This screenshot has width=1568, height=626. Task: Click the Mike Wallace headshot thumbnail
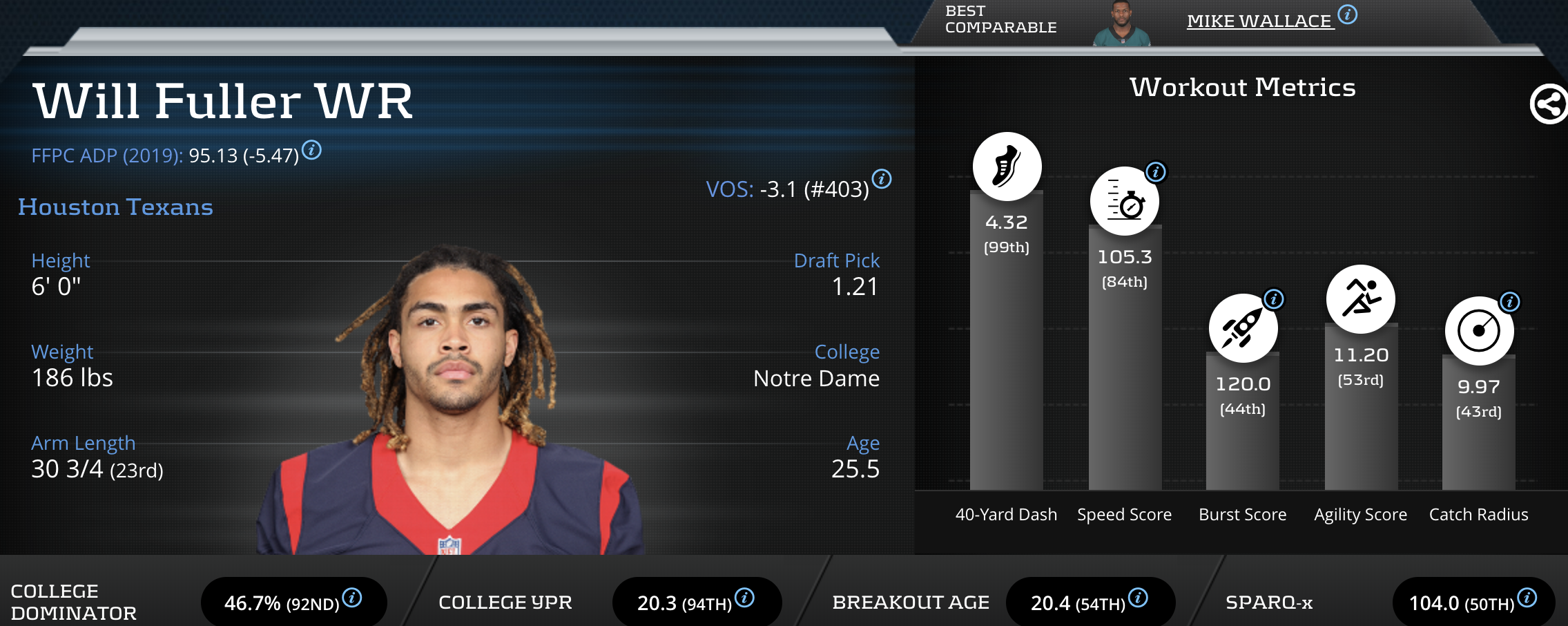1122,25
